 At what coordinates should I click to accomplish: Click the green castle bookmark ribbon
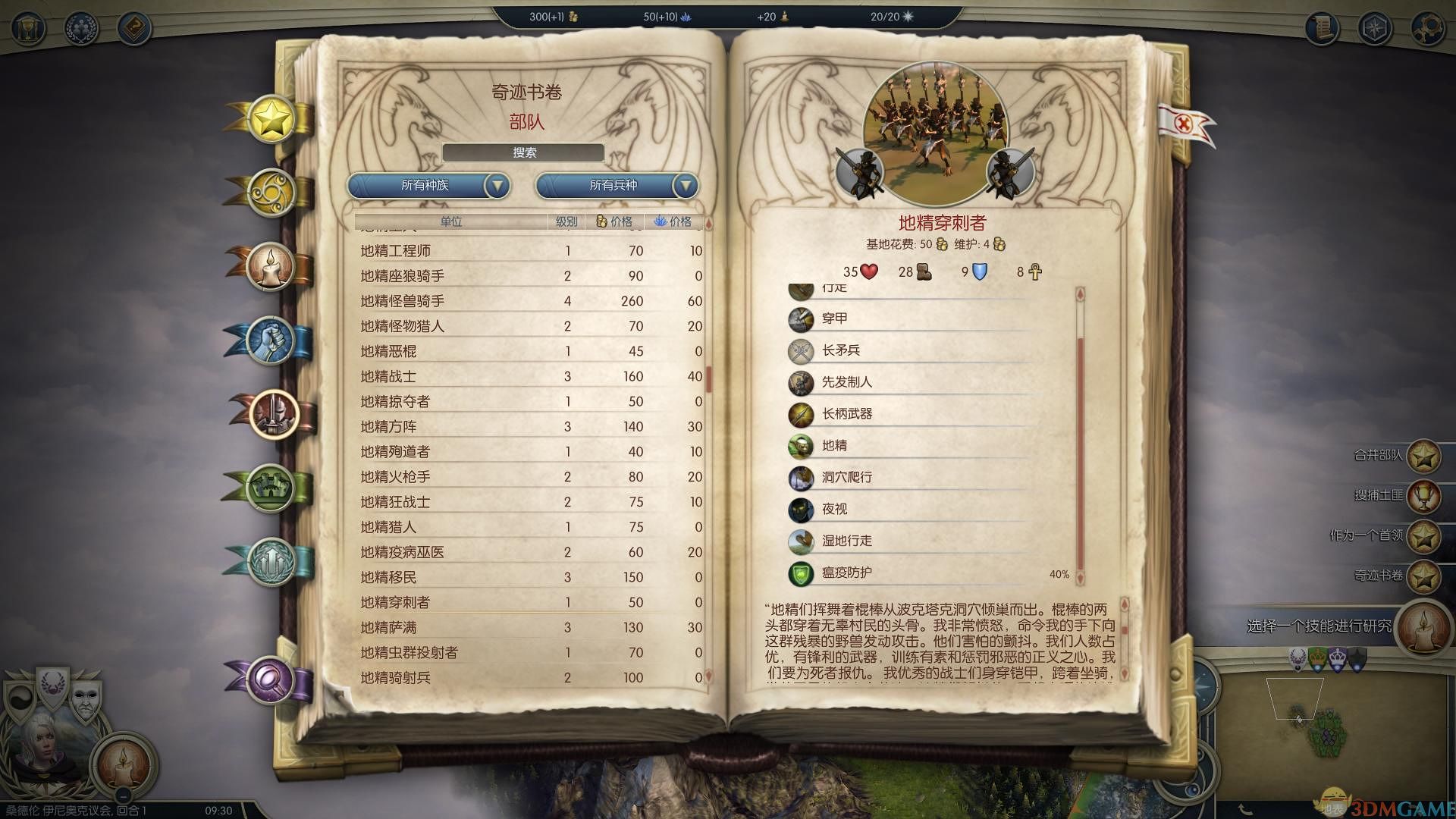(x=270, y=490)
